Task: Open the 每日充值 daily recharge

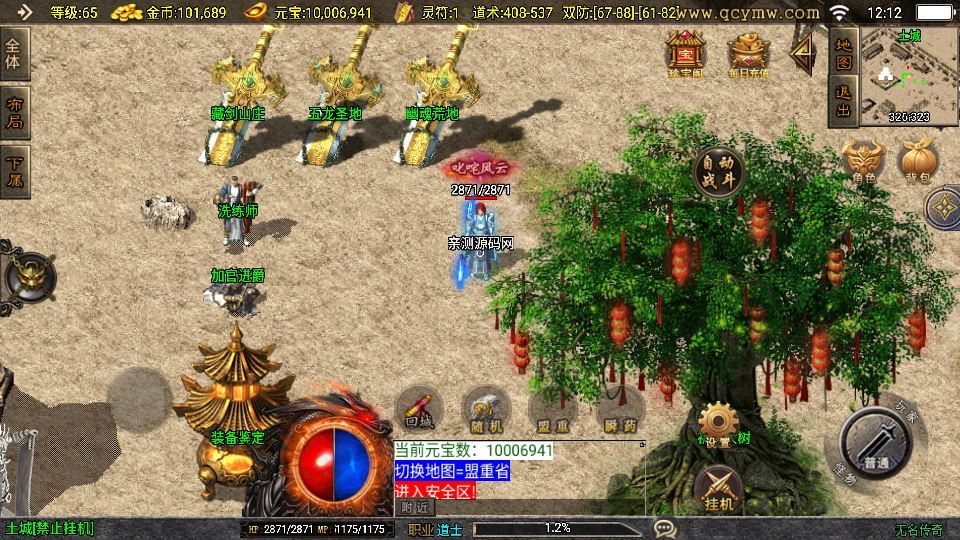Action: pyautogui.click(x=748, y=52)
